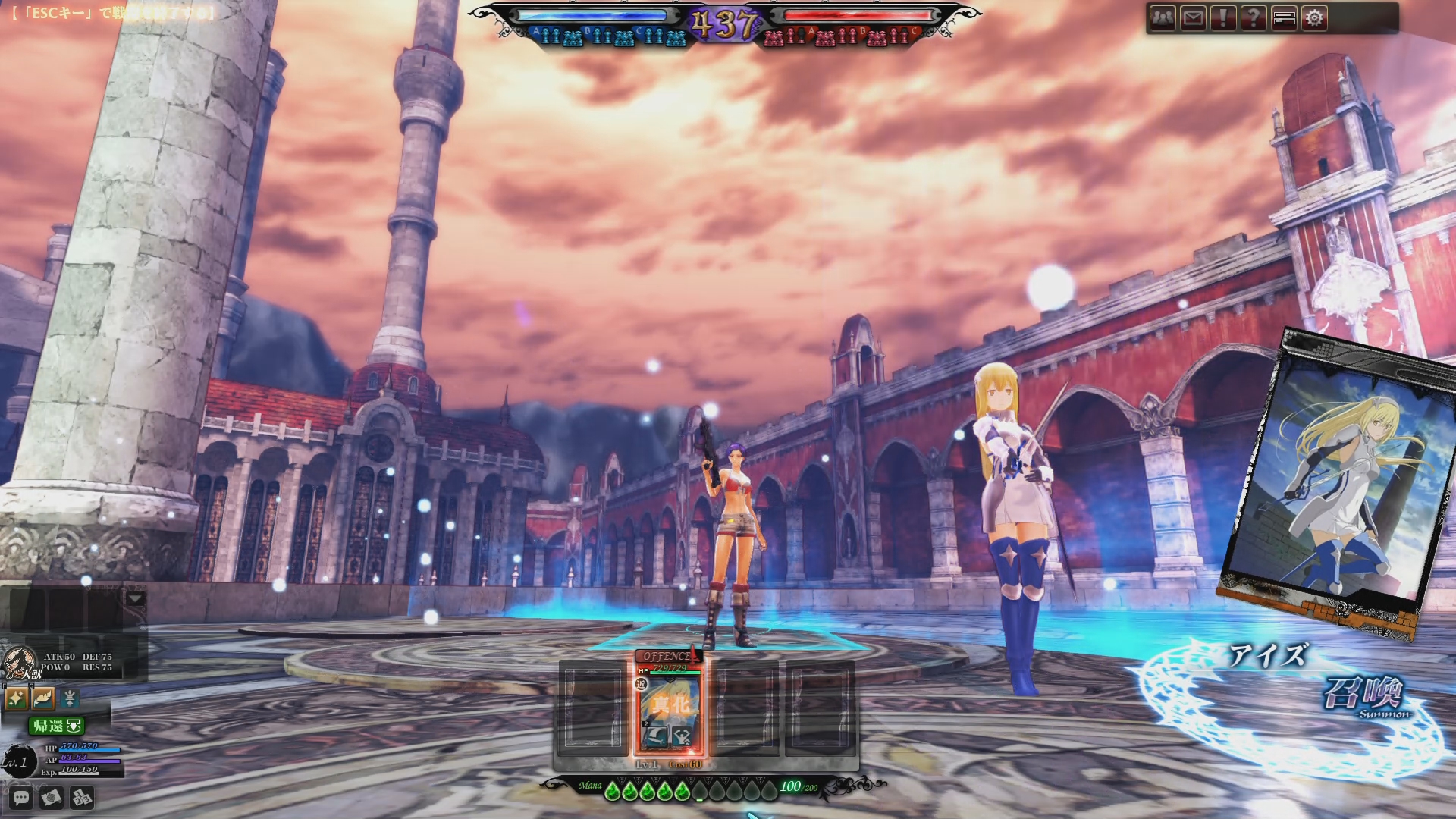Toggle the status bars display icon
The image size is (1456, 819).
click(1284, 18)
